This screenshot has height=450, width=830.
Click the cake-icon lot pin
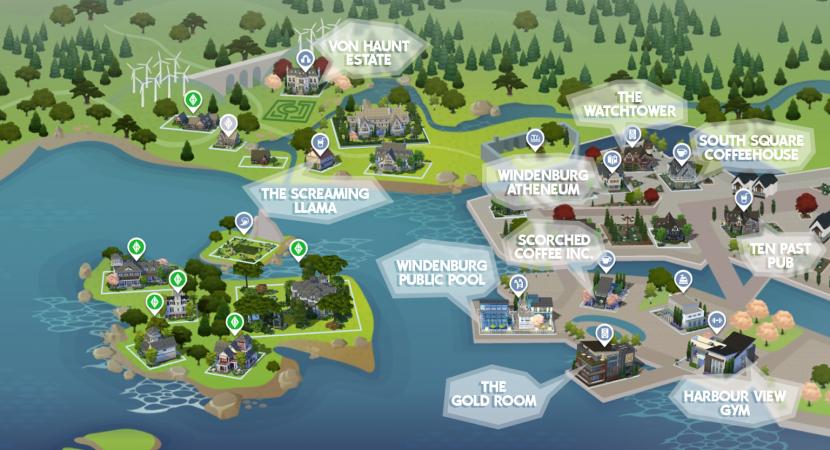point(683,277)
